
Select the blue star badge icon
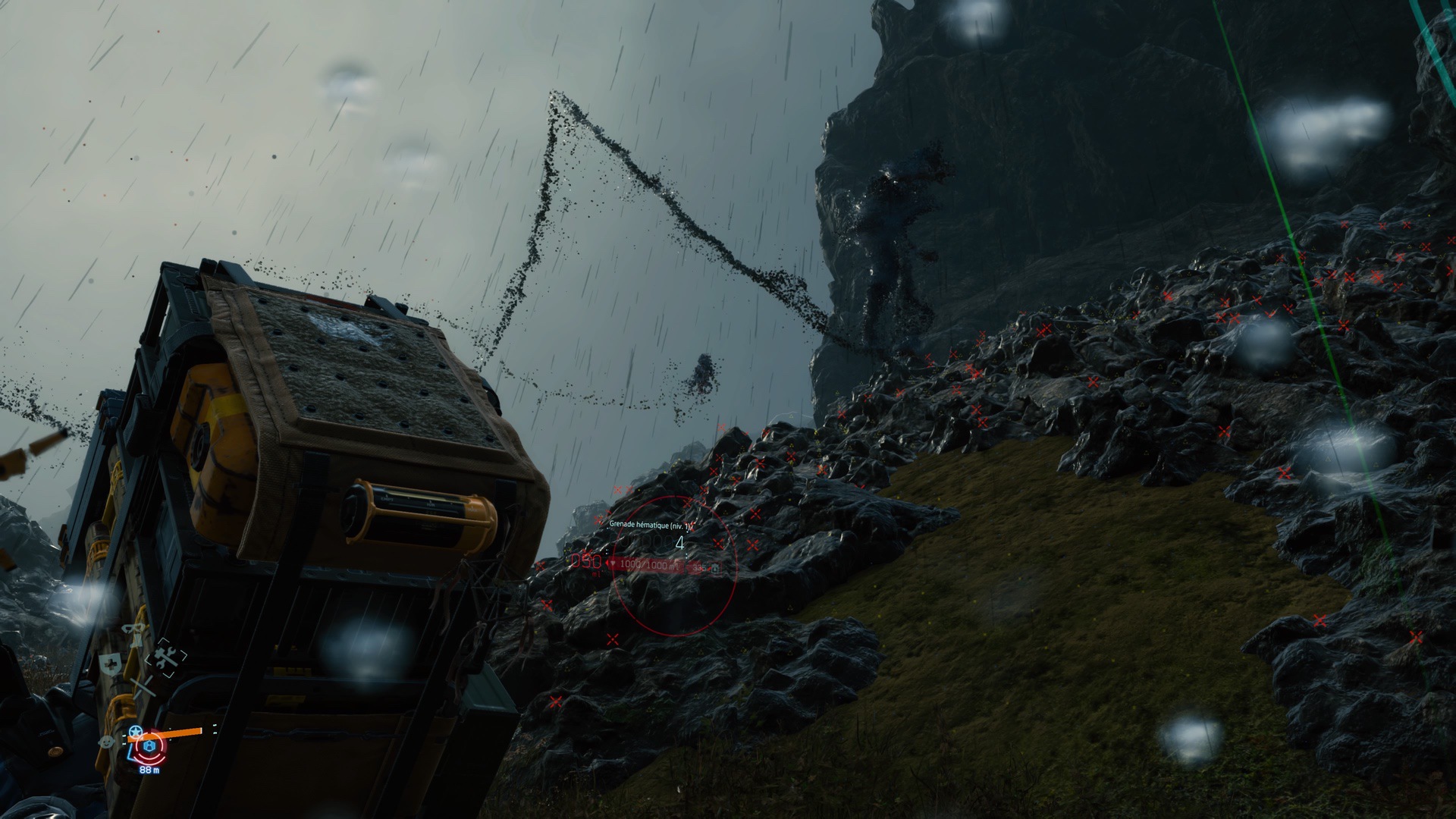click(136, 731)
